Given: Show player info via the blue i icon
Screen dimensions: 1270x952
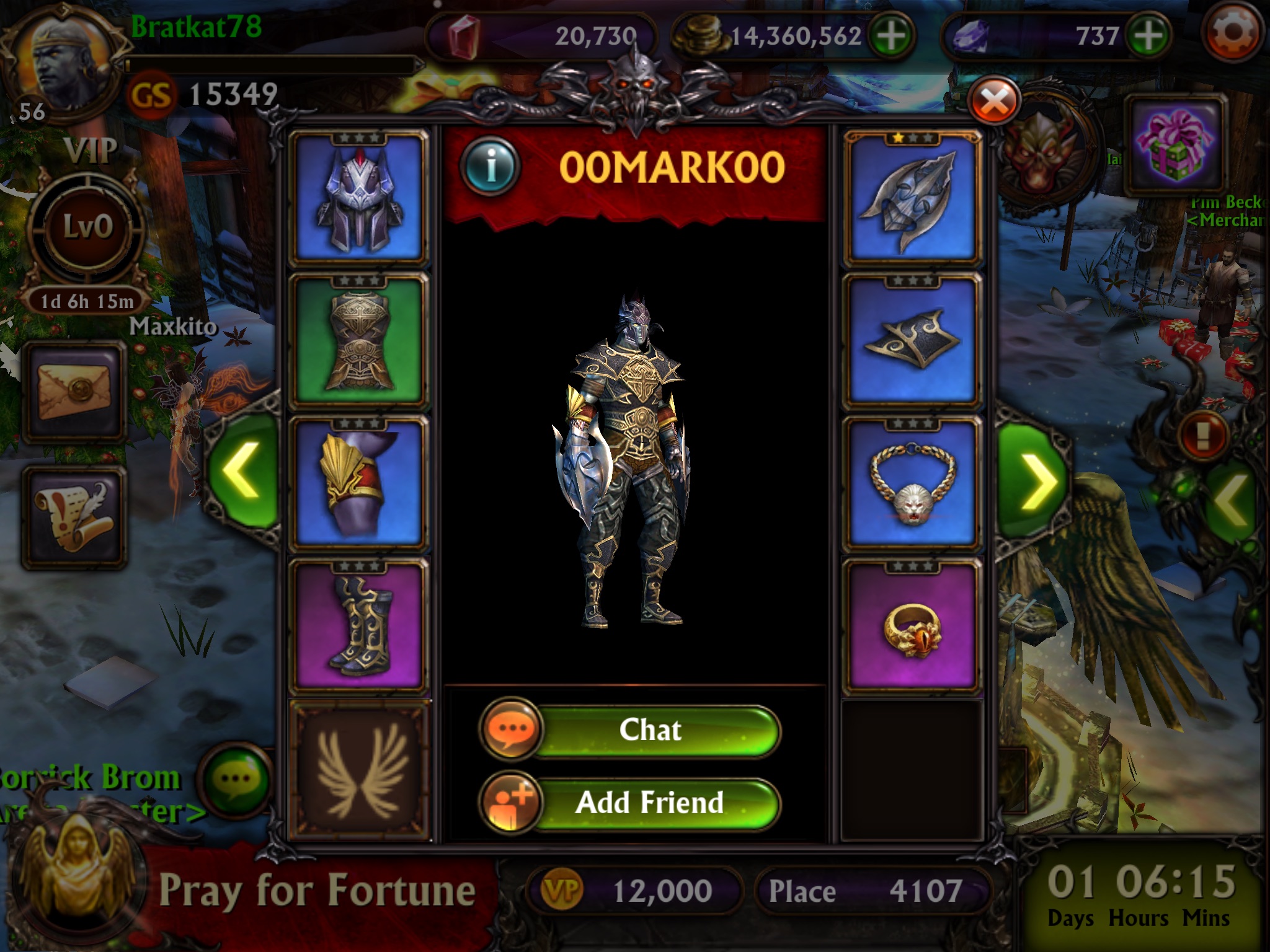Looking at the screenshot, I should click(490, 166).
